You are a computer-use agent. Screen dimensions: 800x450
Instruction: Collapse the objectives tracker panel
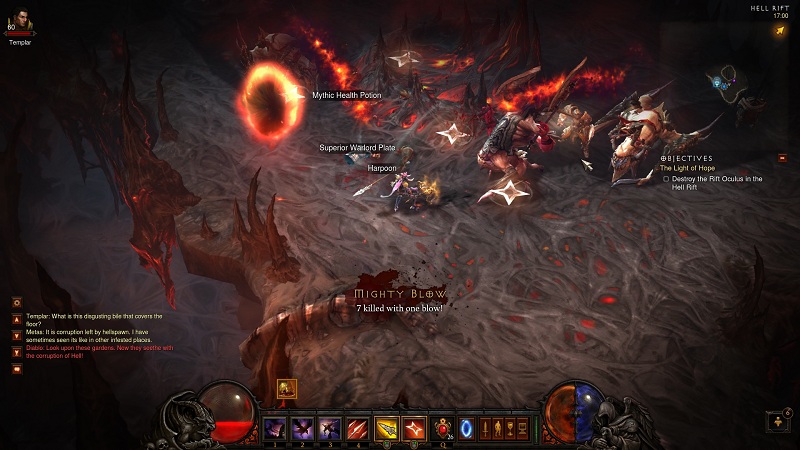[x=782, y=158]
